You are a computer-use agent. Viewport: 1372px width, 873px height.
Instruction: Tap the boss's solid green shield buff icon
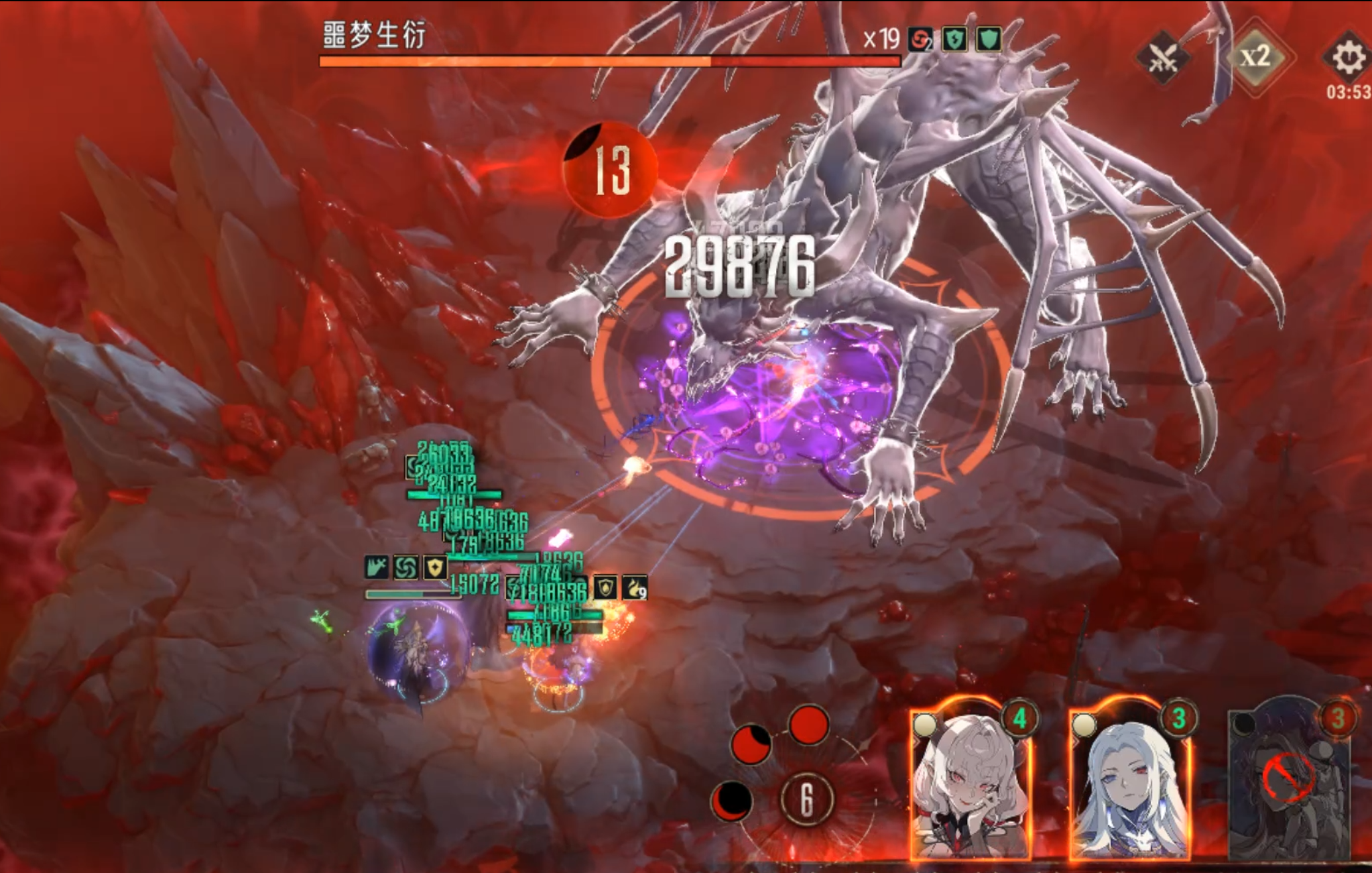coord(988,39)
